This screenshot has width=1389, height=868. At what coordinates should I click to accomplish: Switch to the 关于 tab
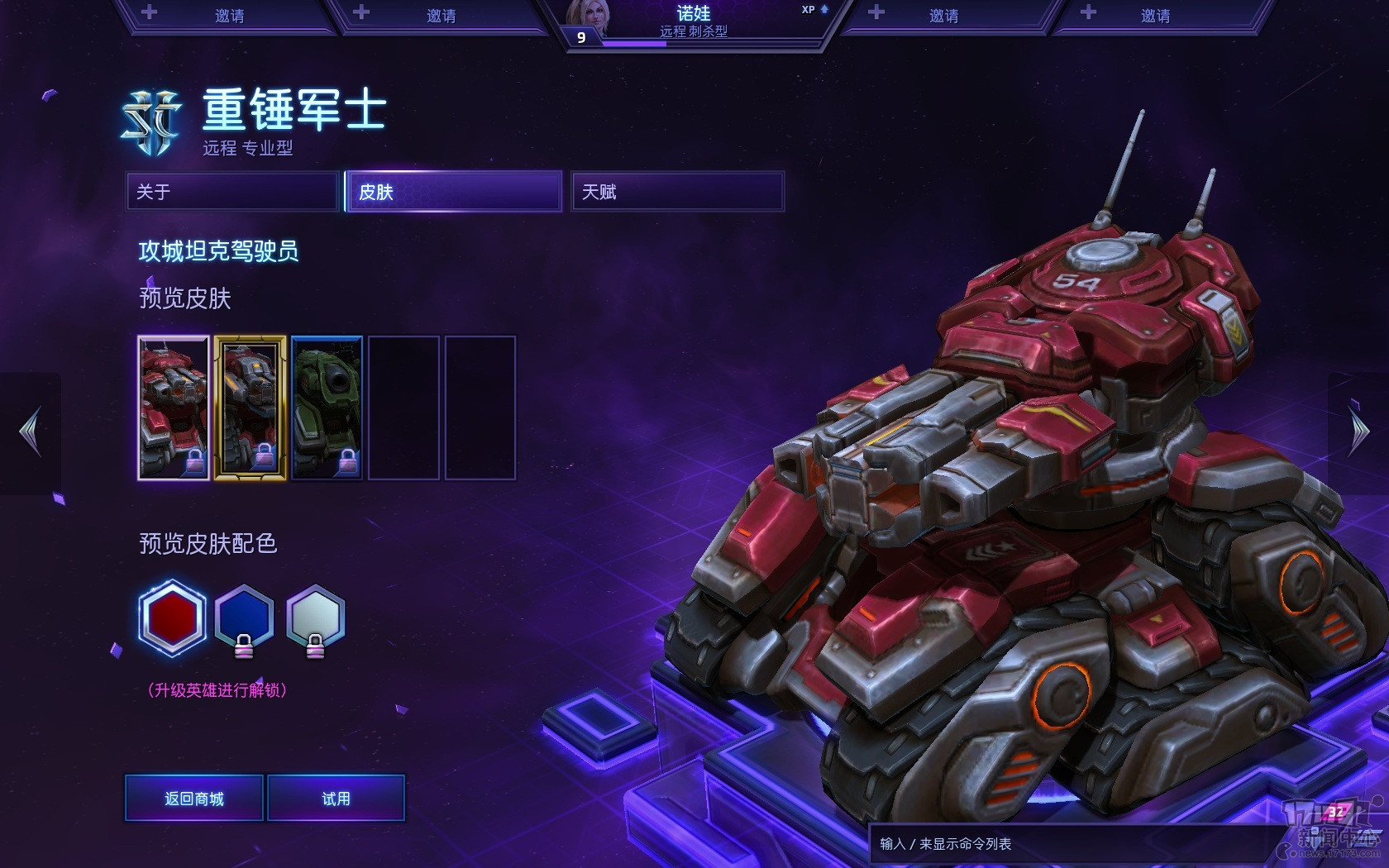[x=232, y=192]
